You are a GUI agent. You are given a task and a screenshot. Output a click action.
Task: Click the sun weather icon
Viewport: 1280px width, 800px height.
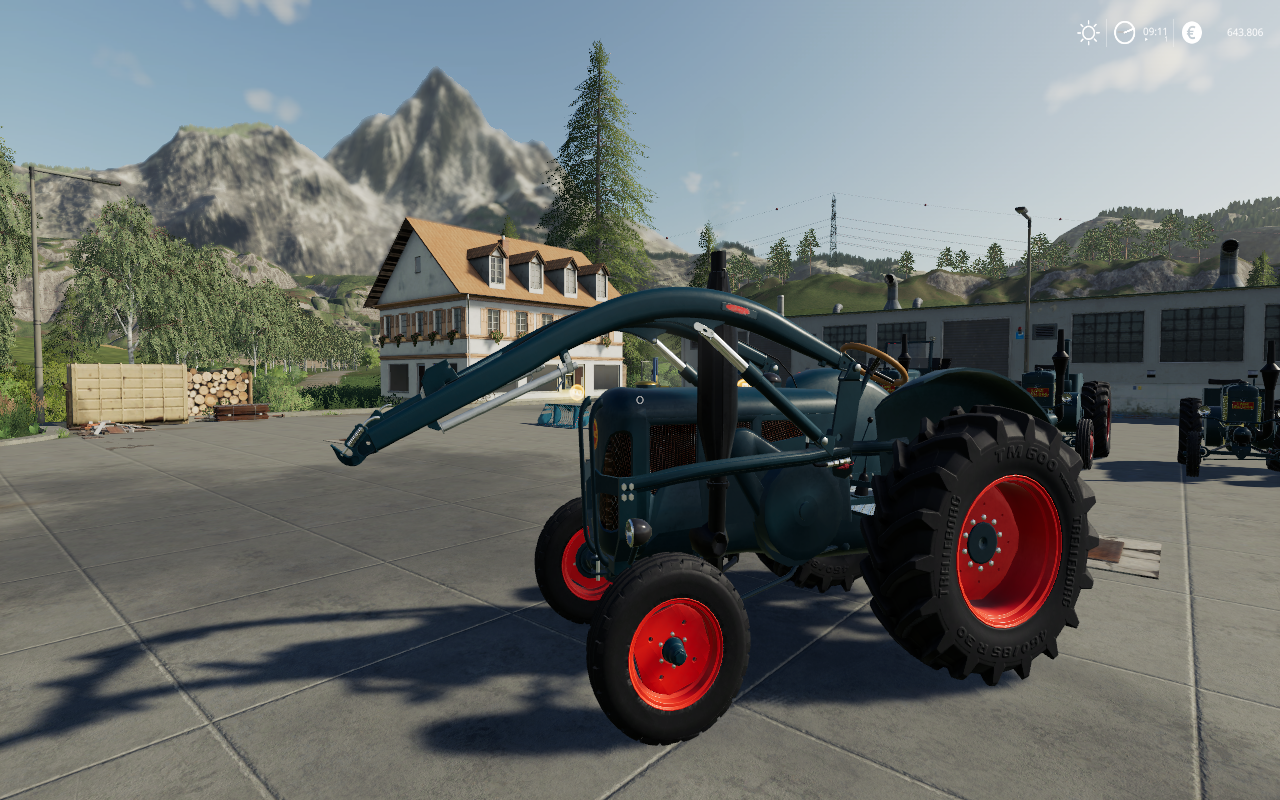point(1088,33)
